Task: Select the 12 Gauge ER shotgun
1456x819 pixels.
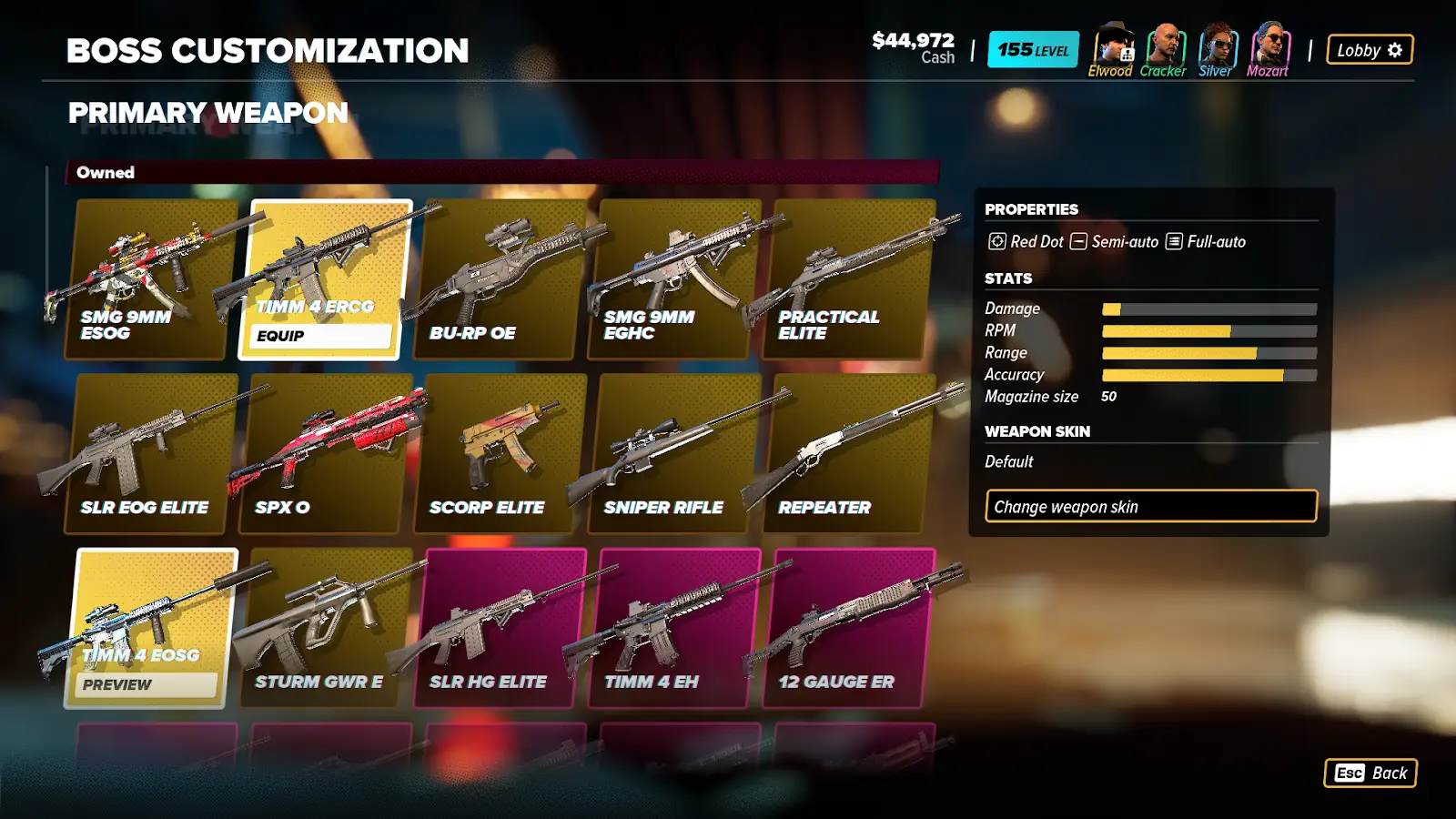Action: point(850,628)
